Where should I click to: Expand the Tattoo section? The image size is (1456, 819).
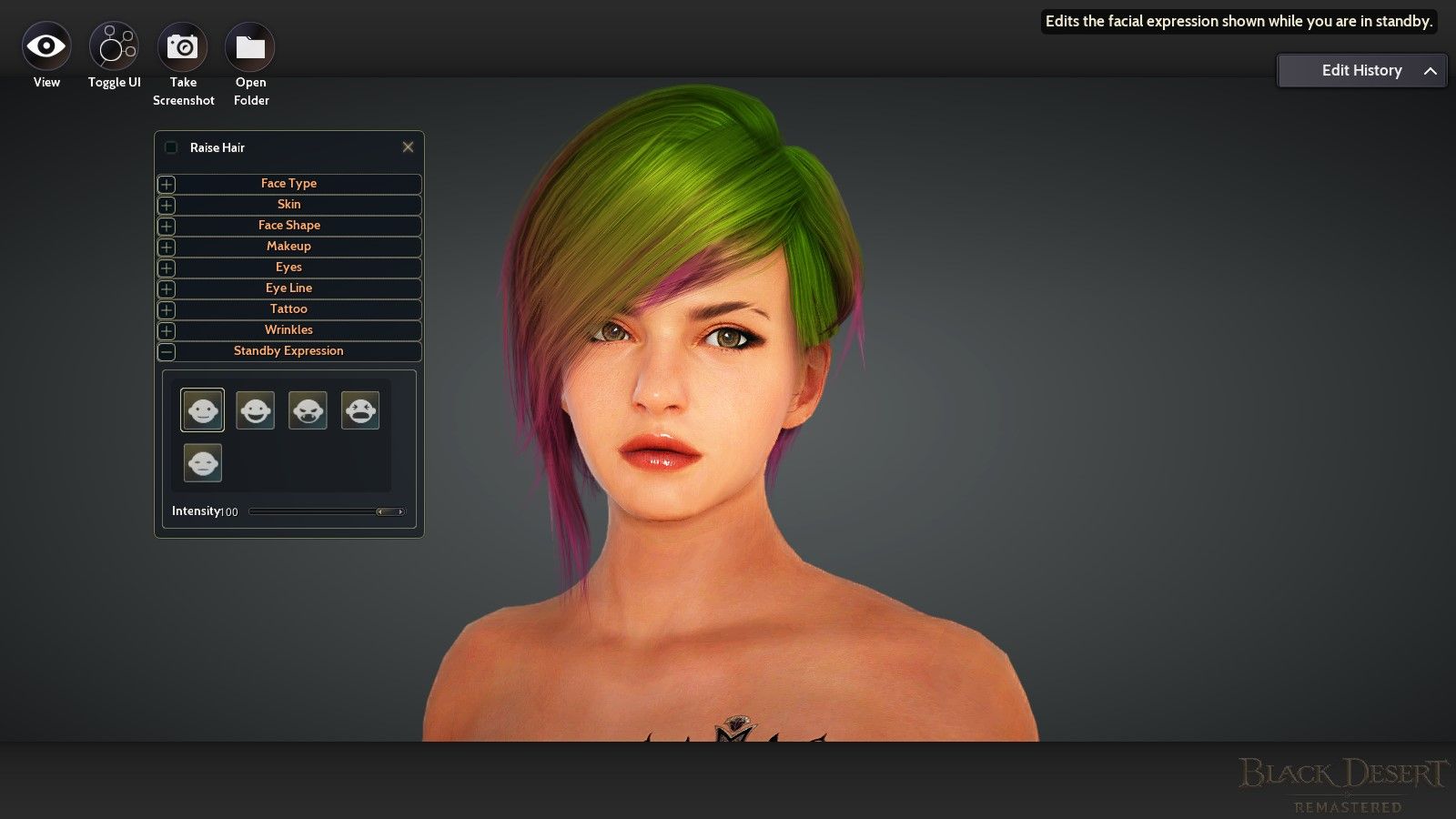coord(167,309)
